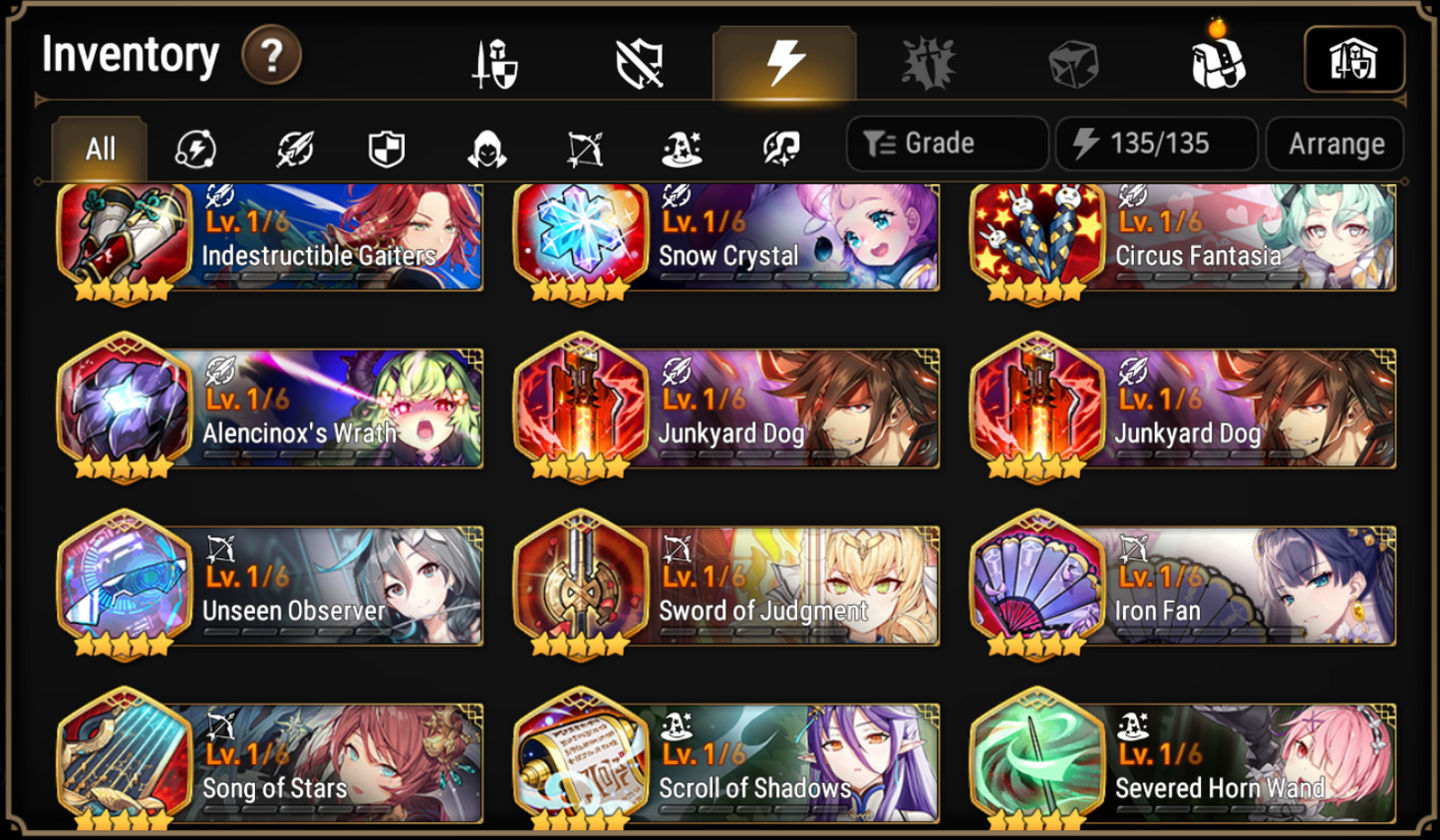This screenshot has width=1440, height=840.
Task: Click the question mark next to Inventory title
Action: [x=269, y=55]
